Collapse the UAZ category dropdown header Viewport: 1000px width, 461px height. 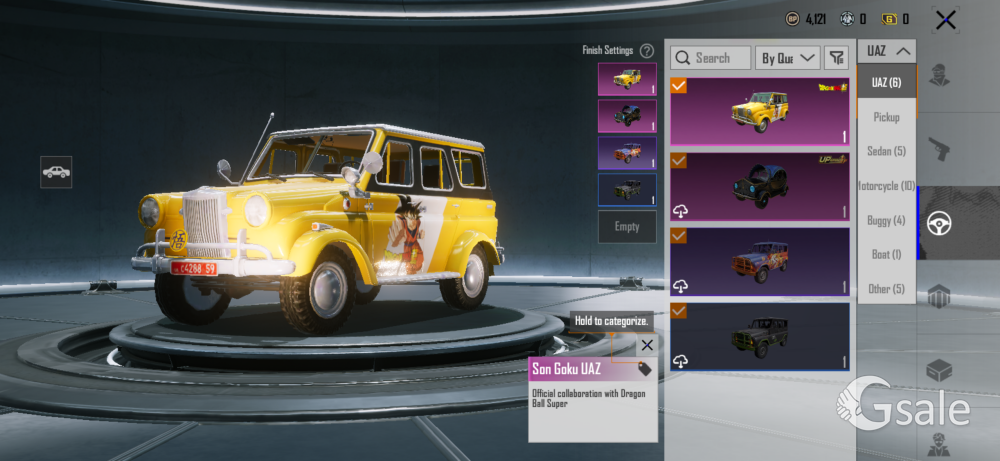[x=887, y=51]
